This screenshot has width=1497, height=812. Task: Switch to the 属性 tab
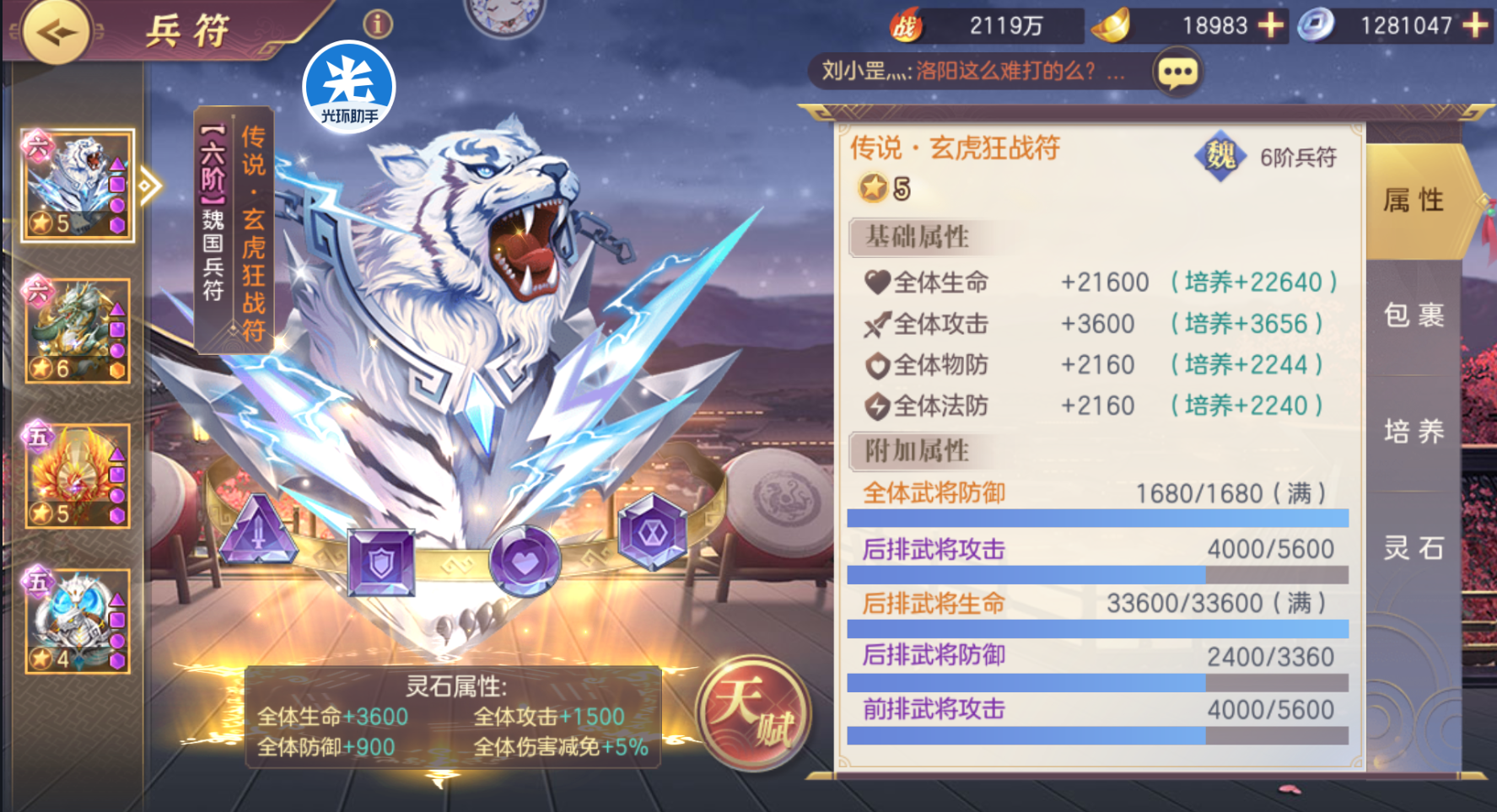(1414, 201)
